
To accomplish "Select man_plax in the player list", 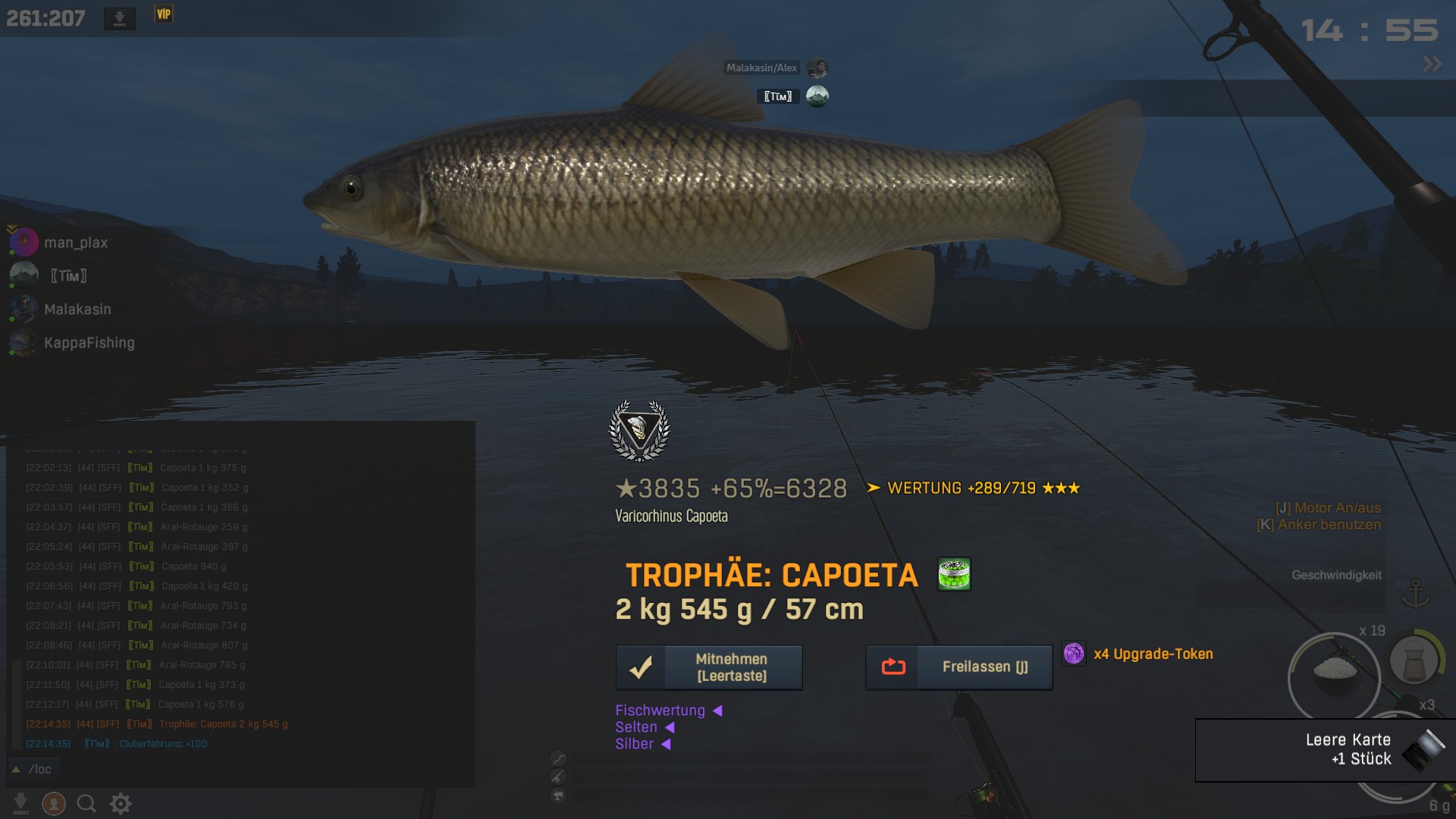I will pyautogui.click(x=75, y=243).
